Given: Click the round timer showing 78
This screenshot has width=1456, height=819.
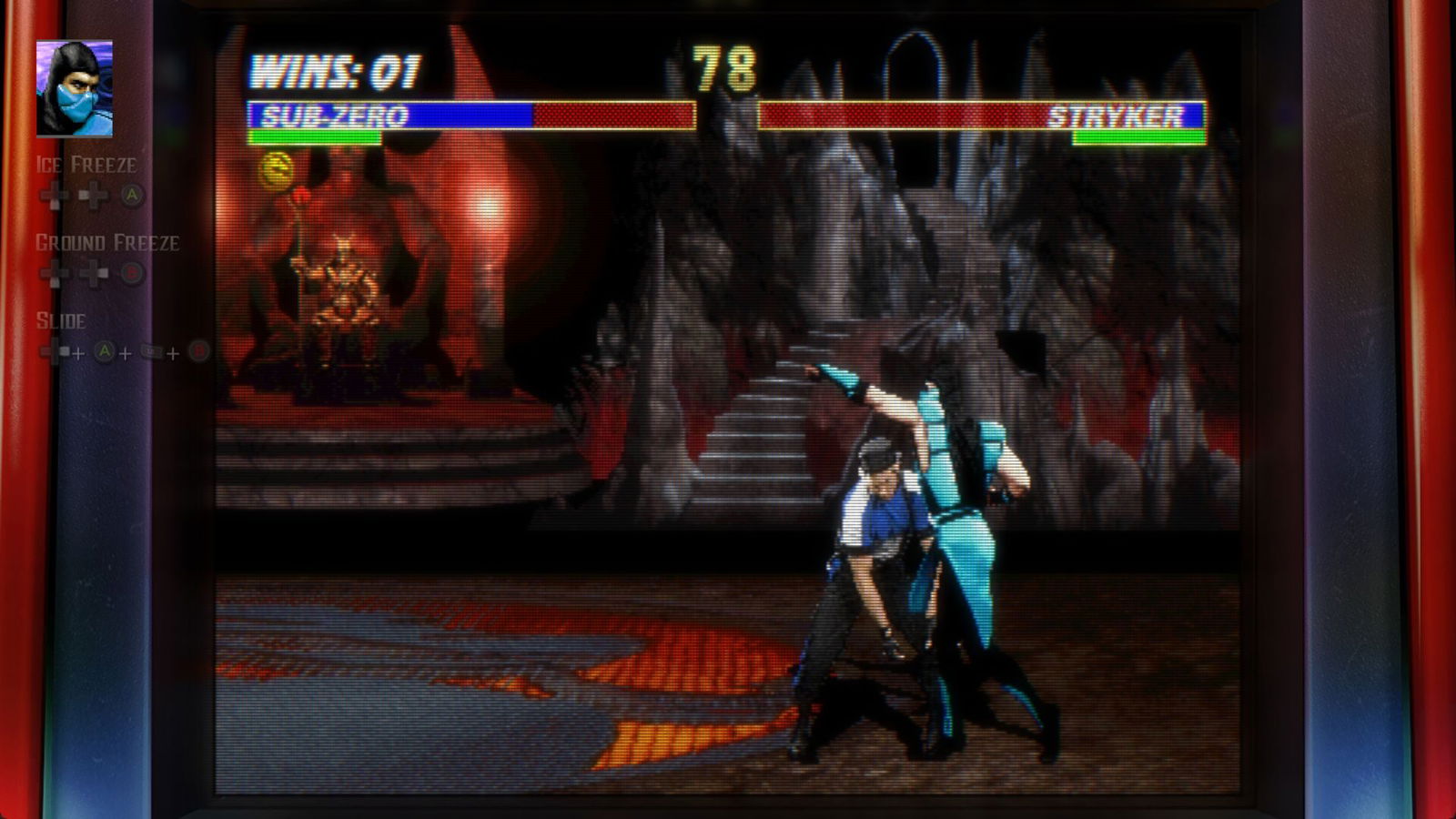Looking at the screenshot, I should [723, 66].
